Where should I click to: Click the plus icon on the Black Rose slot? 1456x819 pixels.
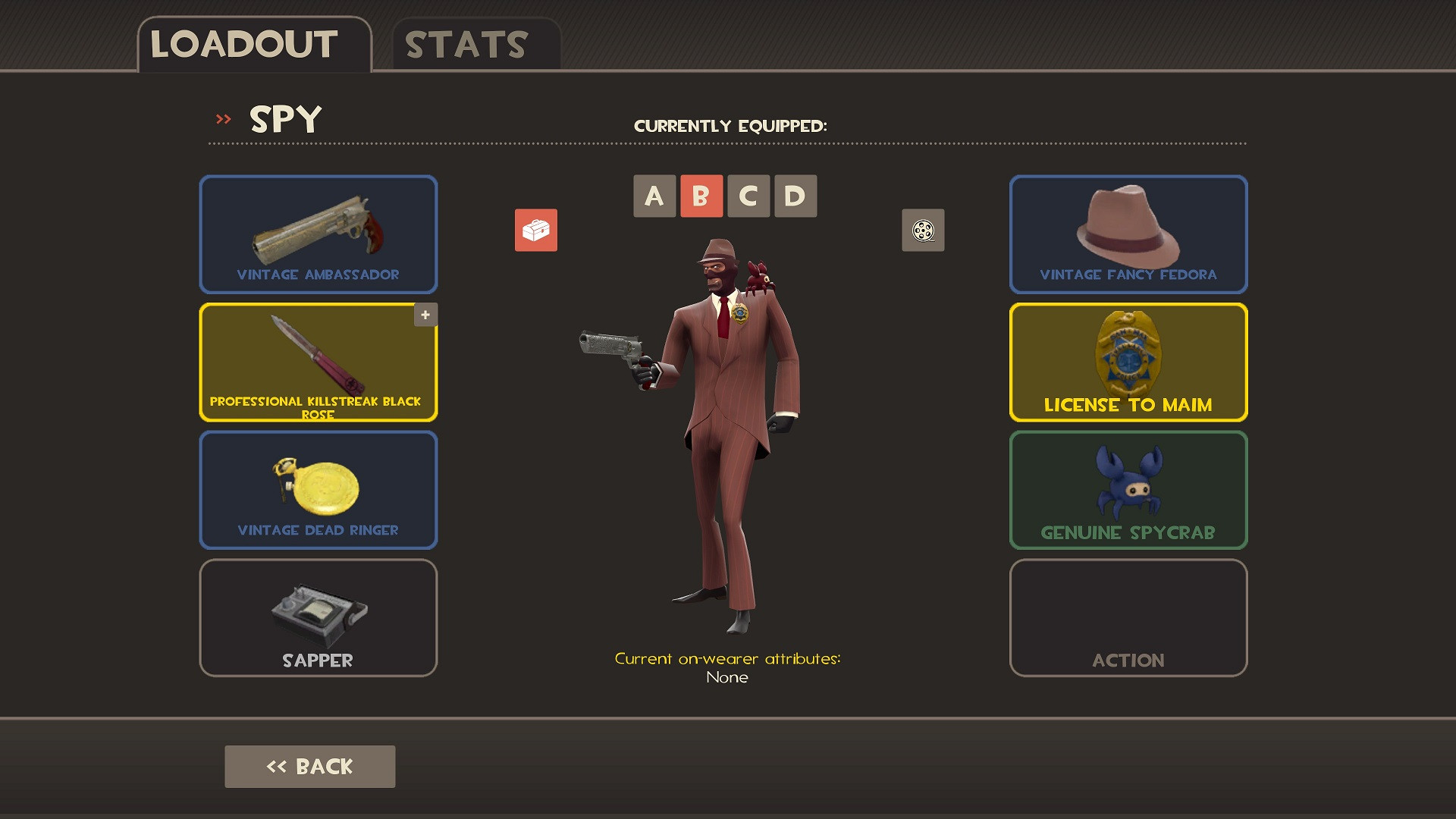tap(425, 315)
